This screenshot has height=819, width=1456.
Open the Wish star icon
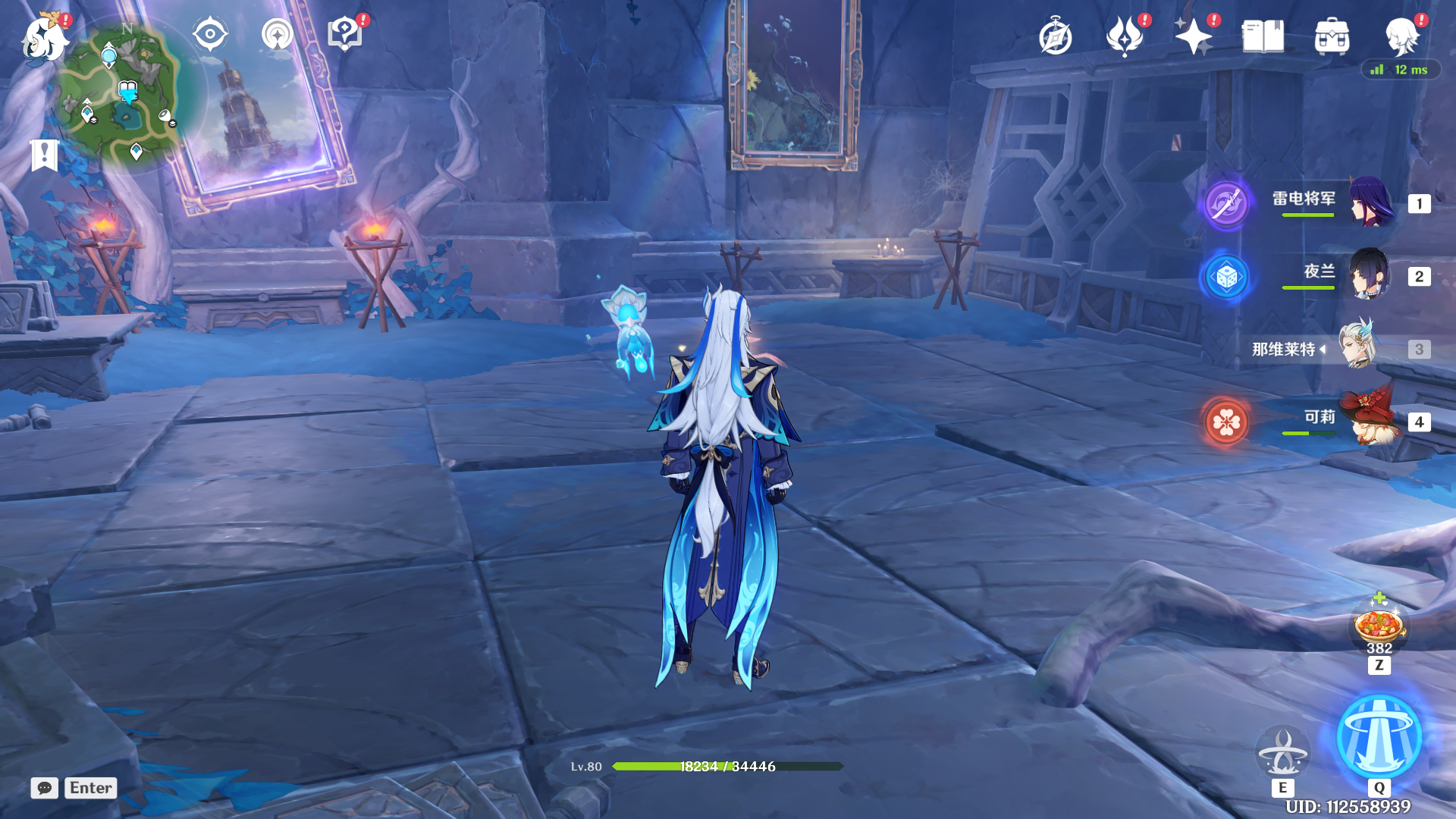(1193, 36)
